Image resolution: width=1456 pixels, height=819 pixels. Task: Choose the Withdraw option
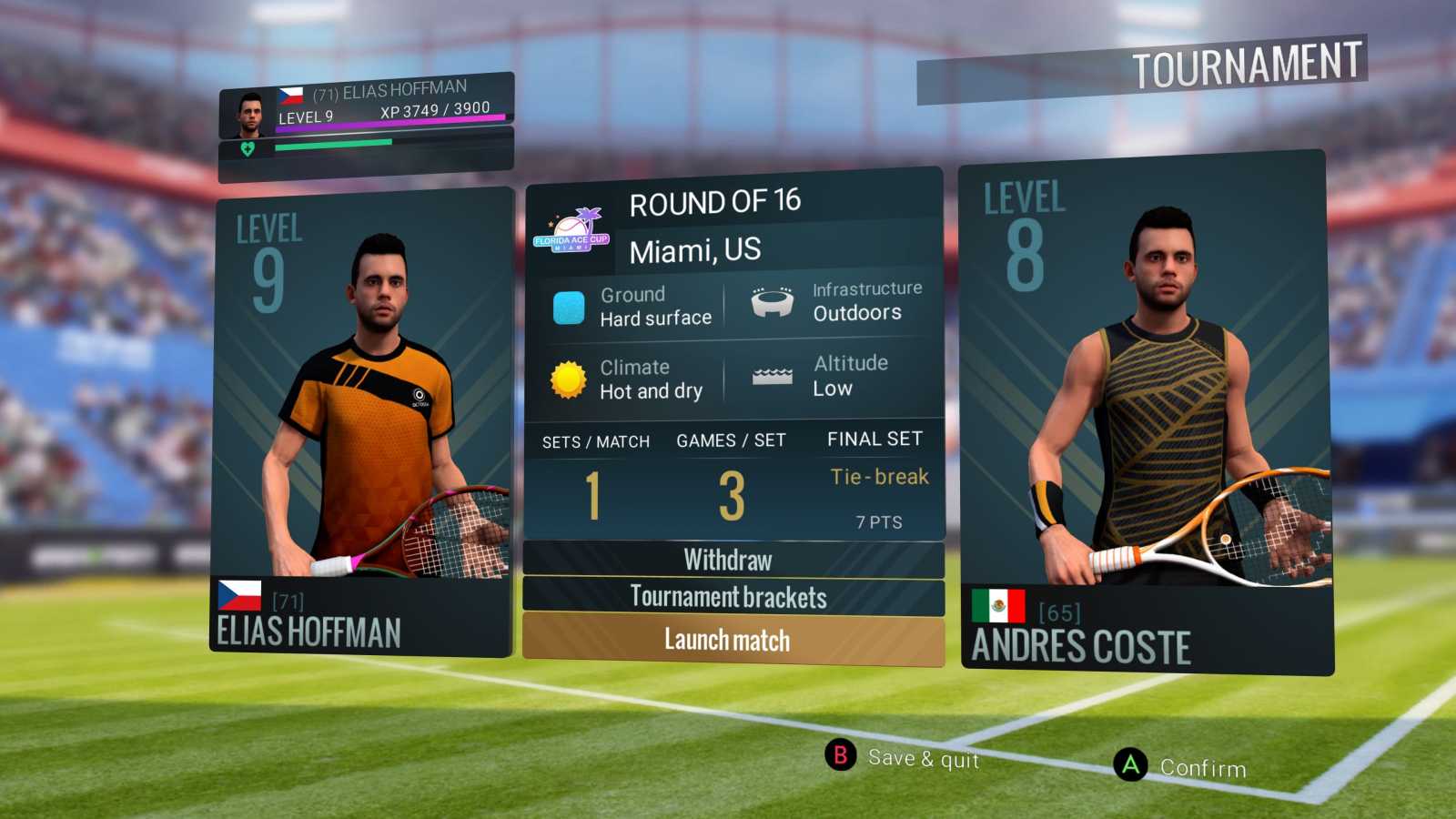click(x=727, y=559)
